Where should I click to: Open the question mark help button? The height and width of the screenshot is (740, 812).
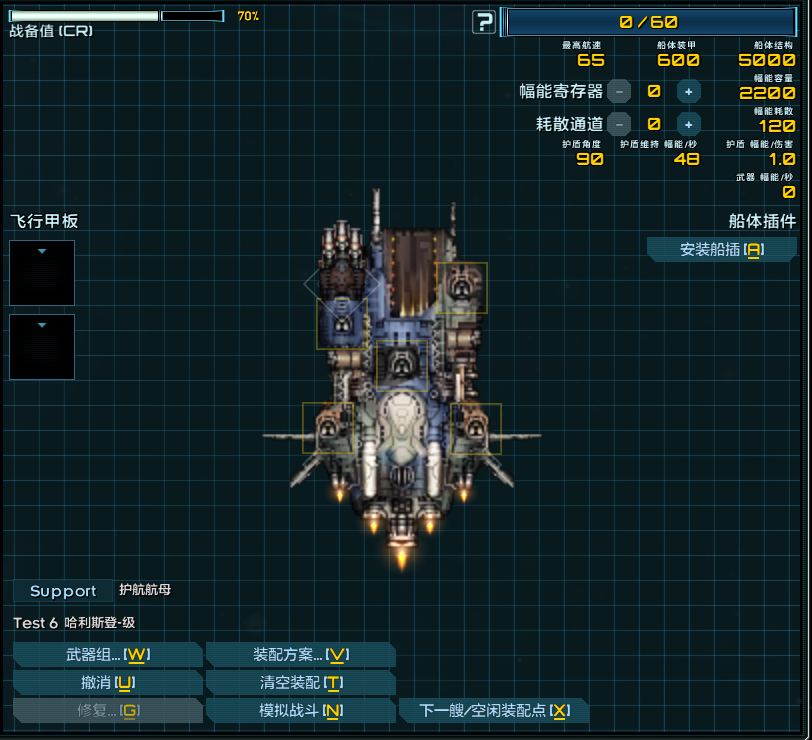484,22
